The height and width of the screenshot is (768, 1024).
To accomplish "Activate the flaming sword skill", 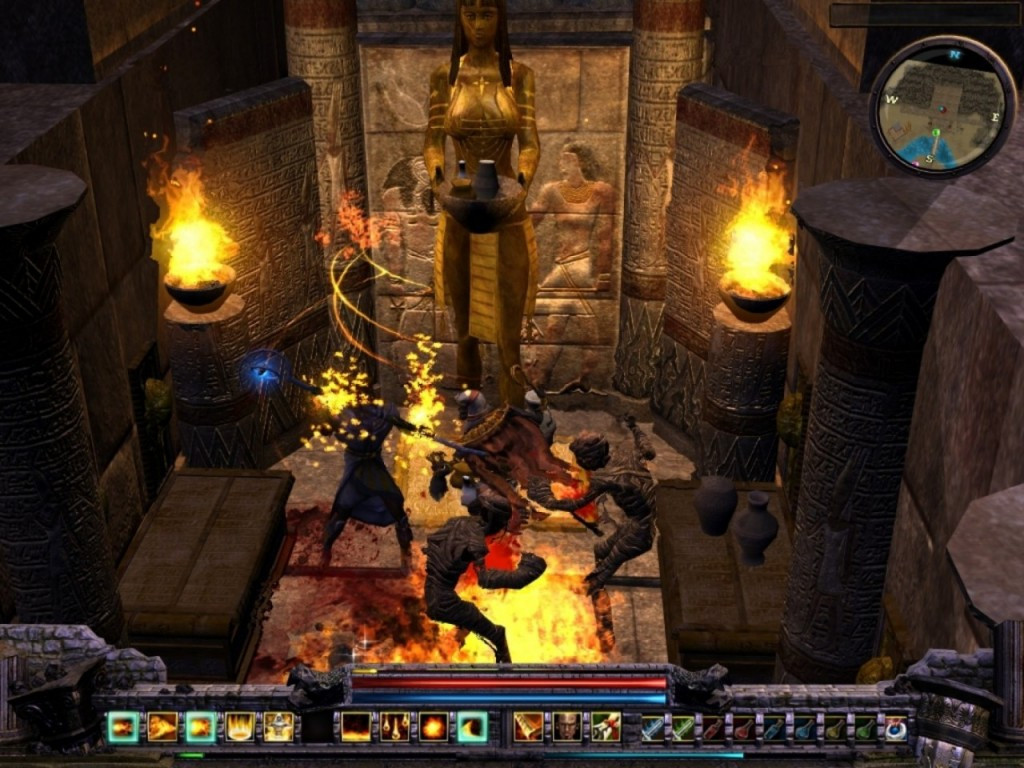I will 528,727.
